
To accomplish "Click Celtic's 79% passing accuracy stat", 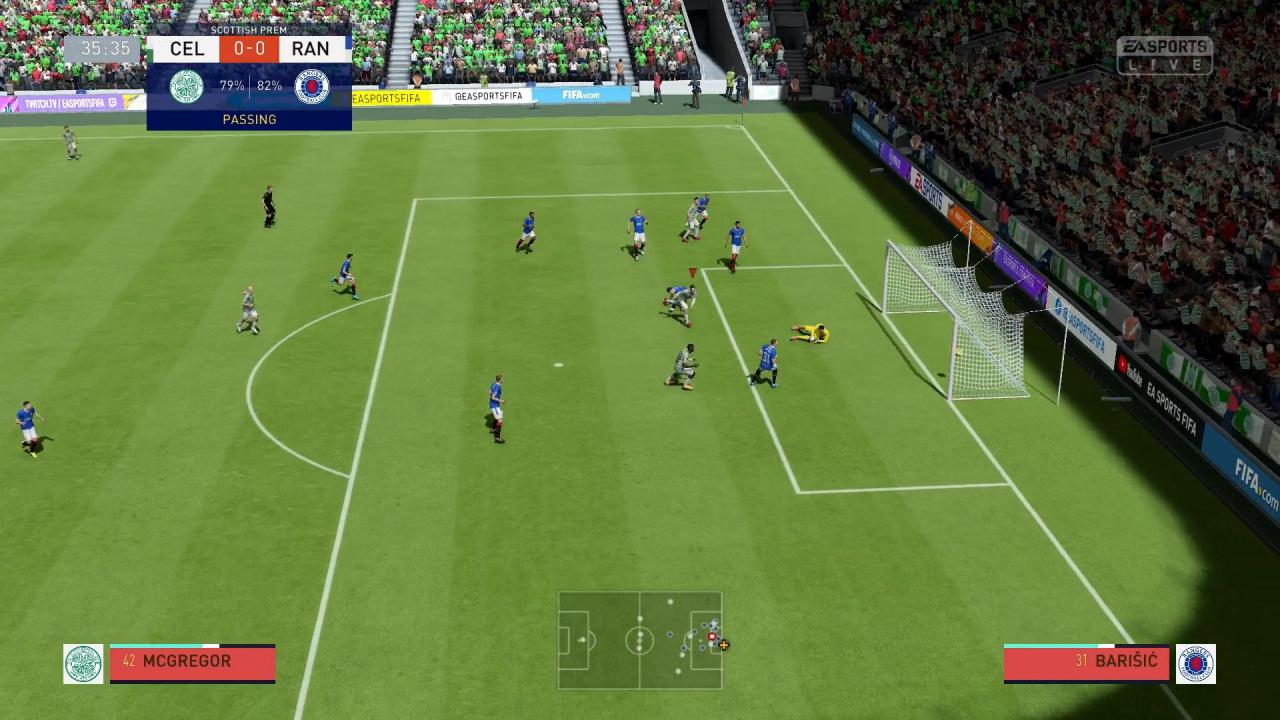I will click(231, 85).
